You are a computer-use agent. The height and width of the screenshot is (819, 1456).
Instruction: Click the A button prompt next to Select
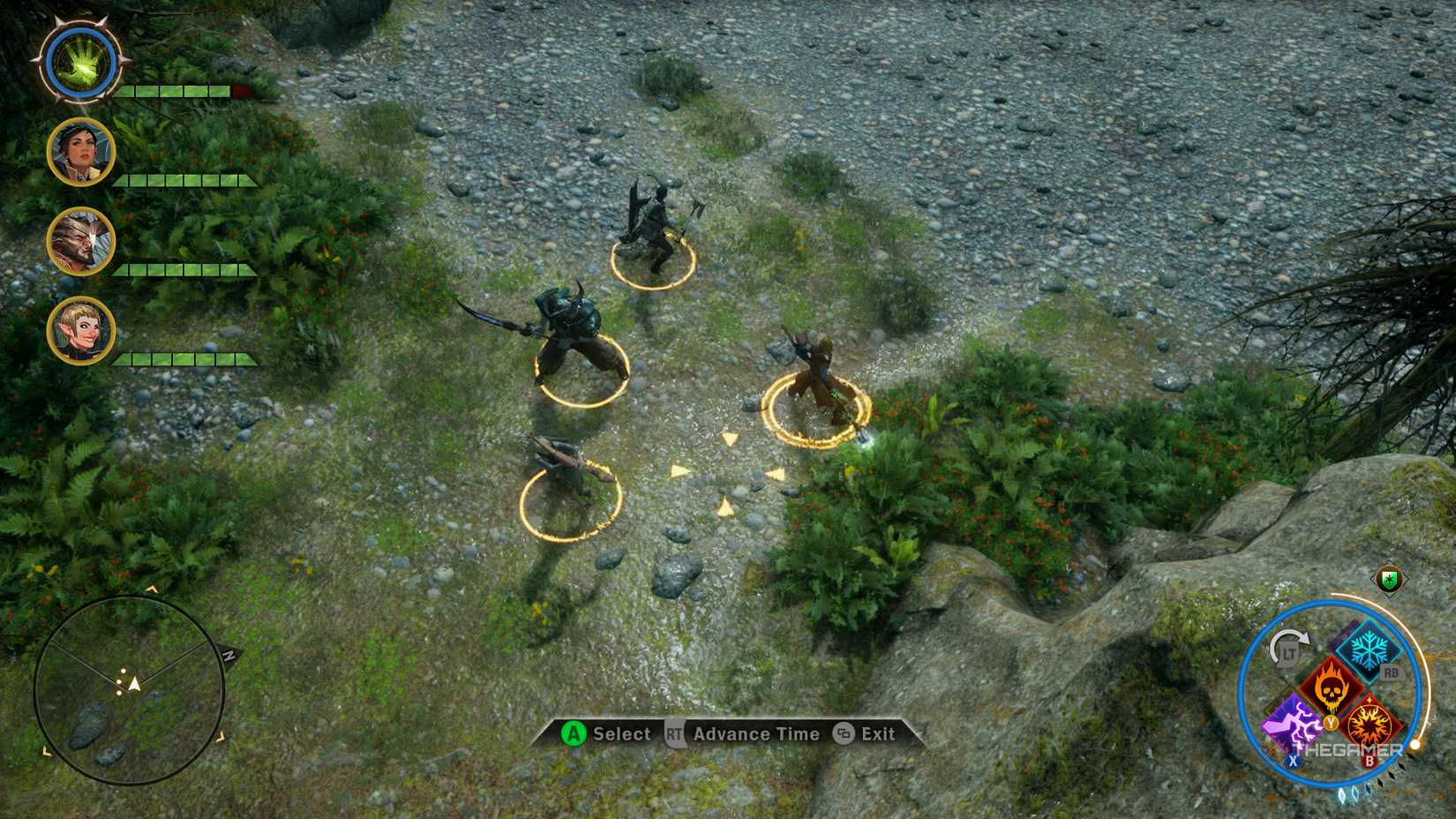point(574,734)
